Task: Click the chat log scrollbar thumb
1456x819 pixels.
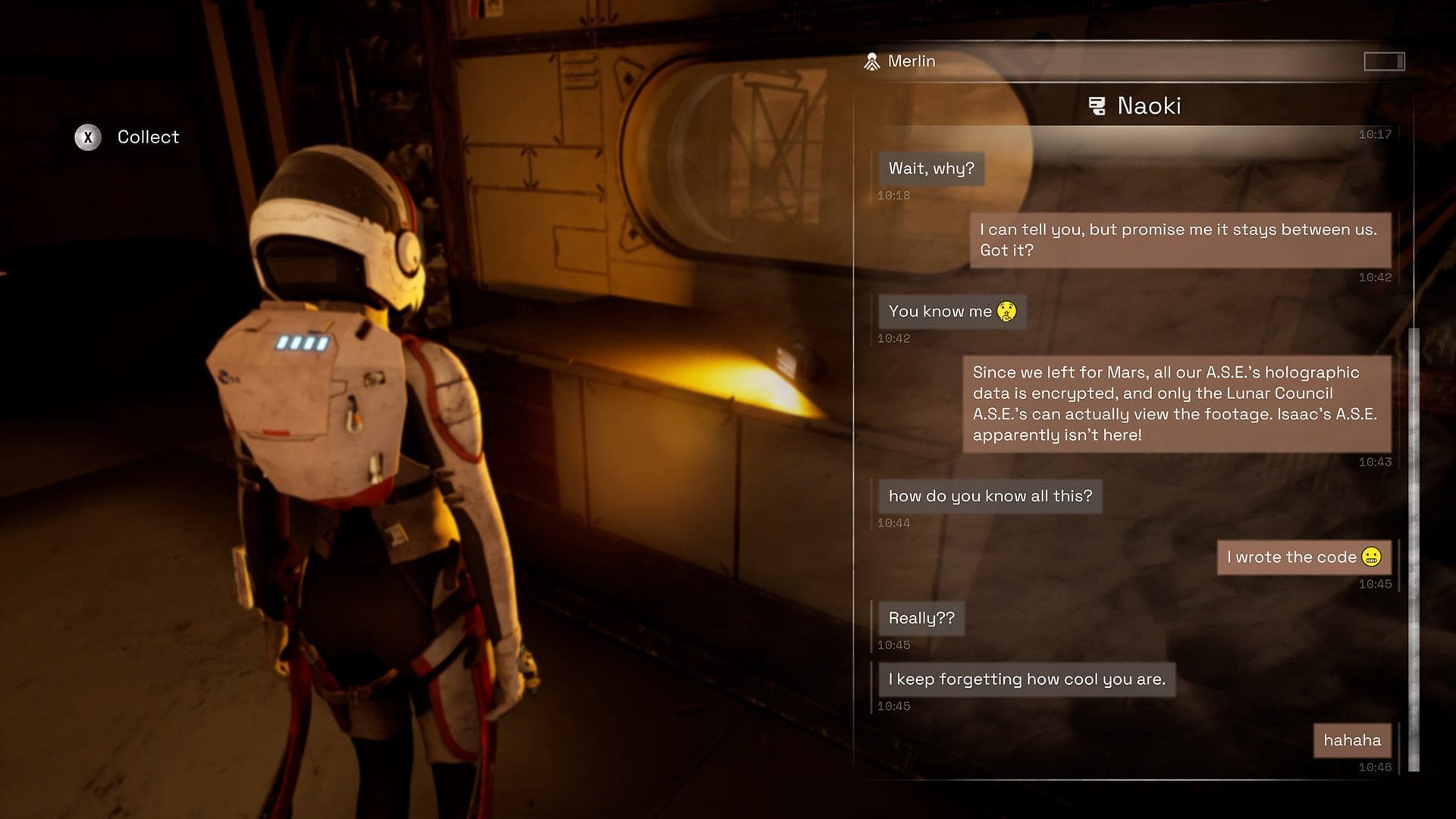Action: (x=1414, y=550)
